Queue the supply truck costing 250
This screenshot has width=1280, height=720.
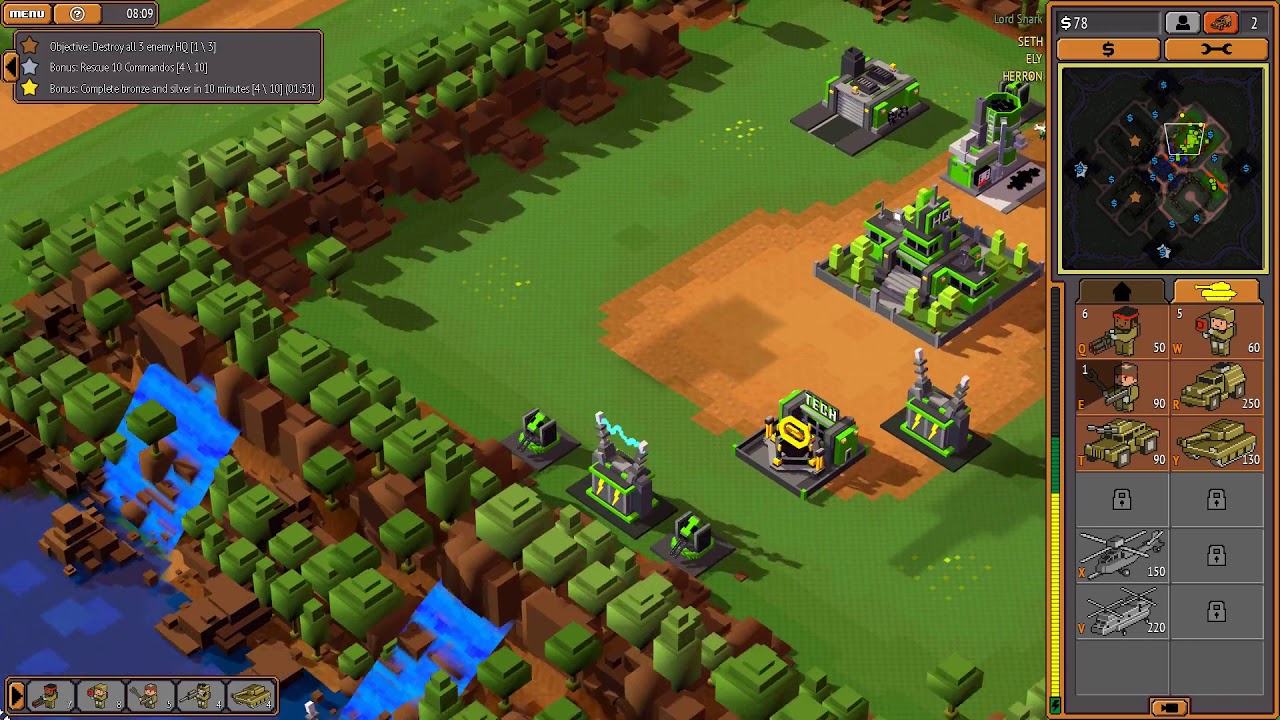click(x=1218, y=388)
